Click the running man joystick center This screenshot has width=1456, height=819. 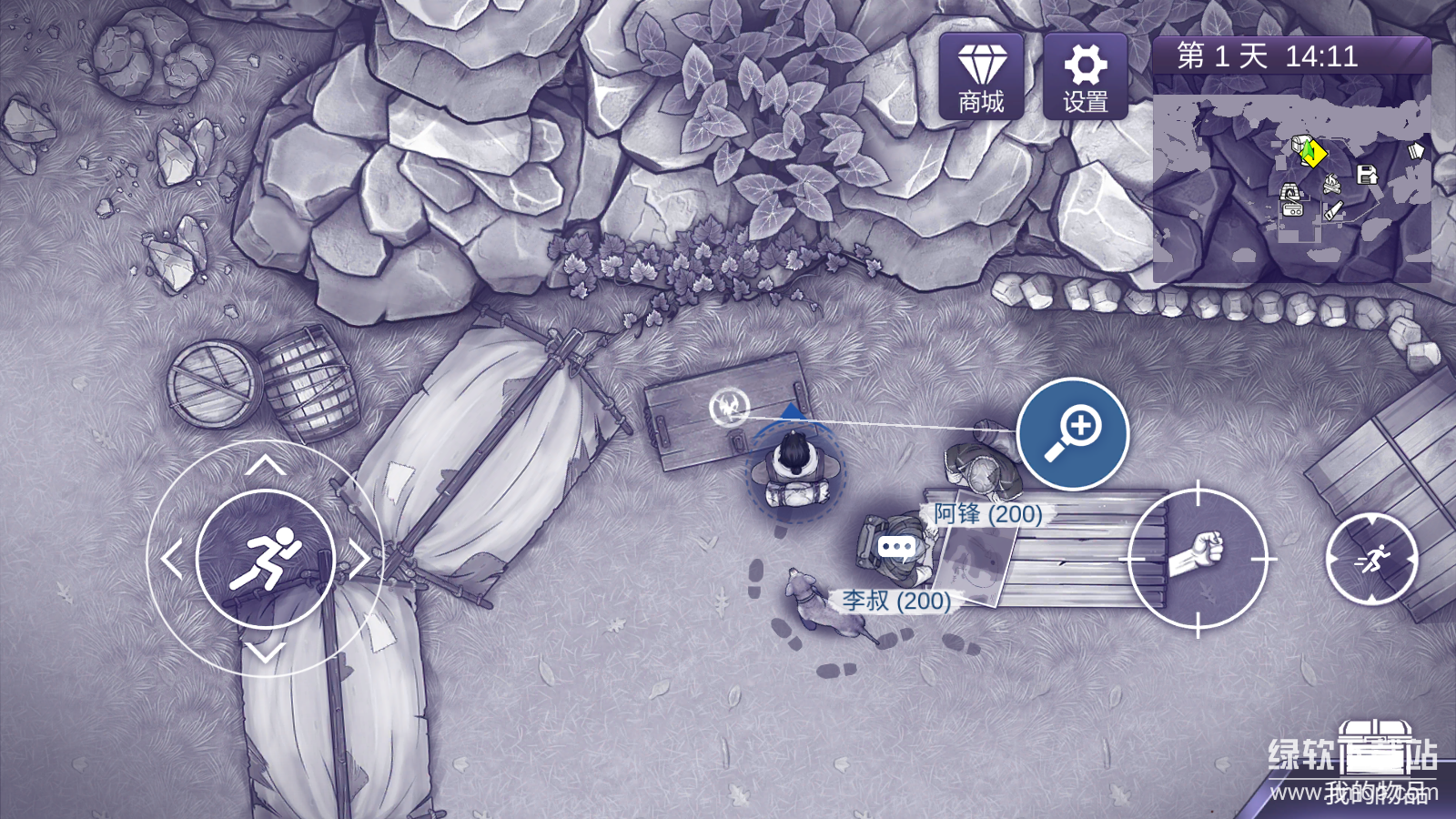266,558
